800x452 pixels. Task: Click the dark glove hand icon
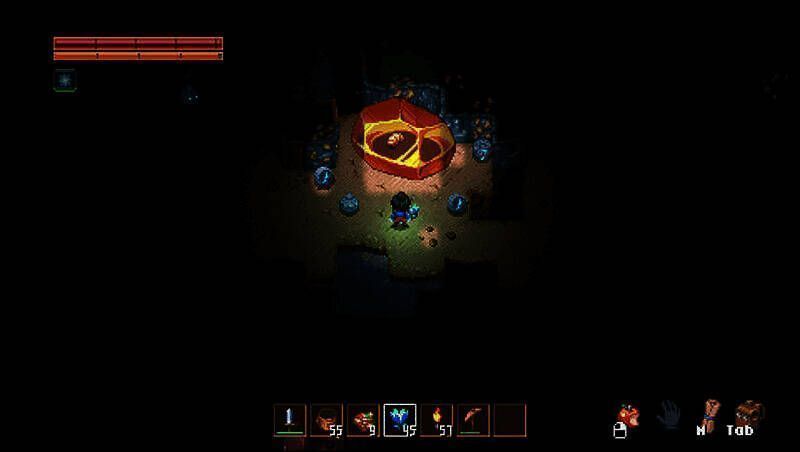pyautogui.click(x=668, y=414)
